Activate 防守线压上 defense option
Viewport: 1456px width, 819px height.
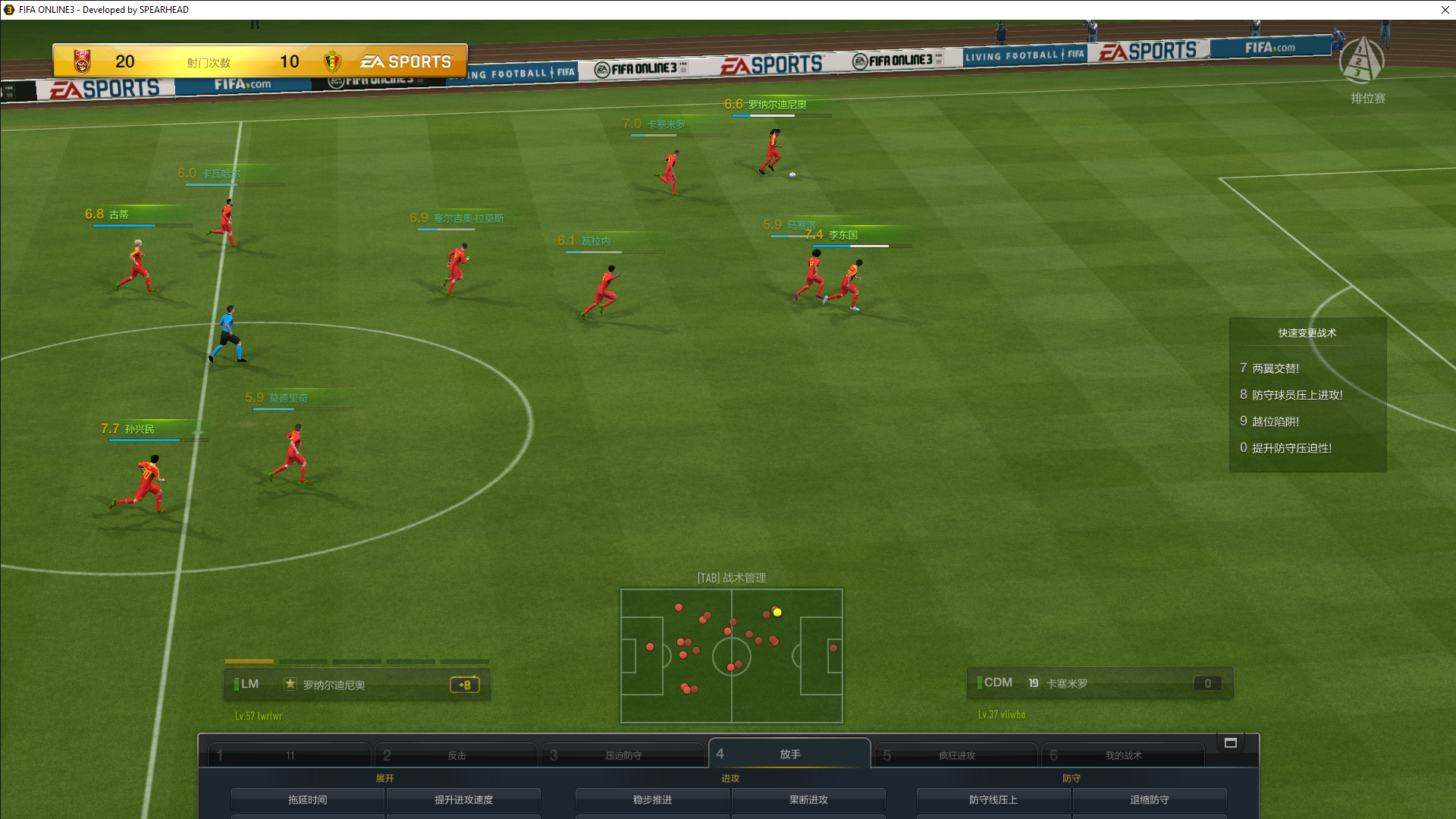(x=993, y=799)
